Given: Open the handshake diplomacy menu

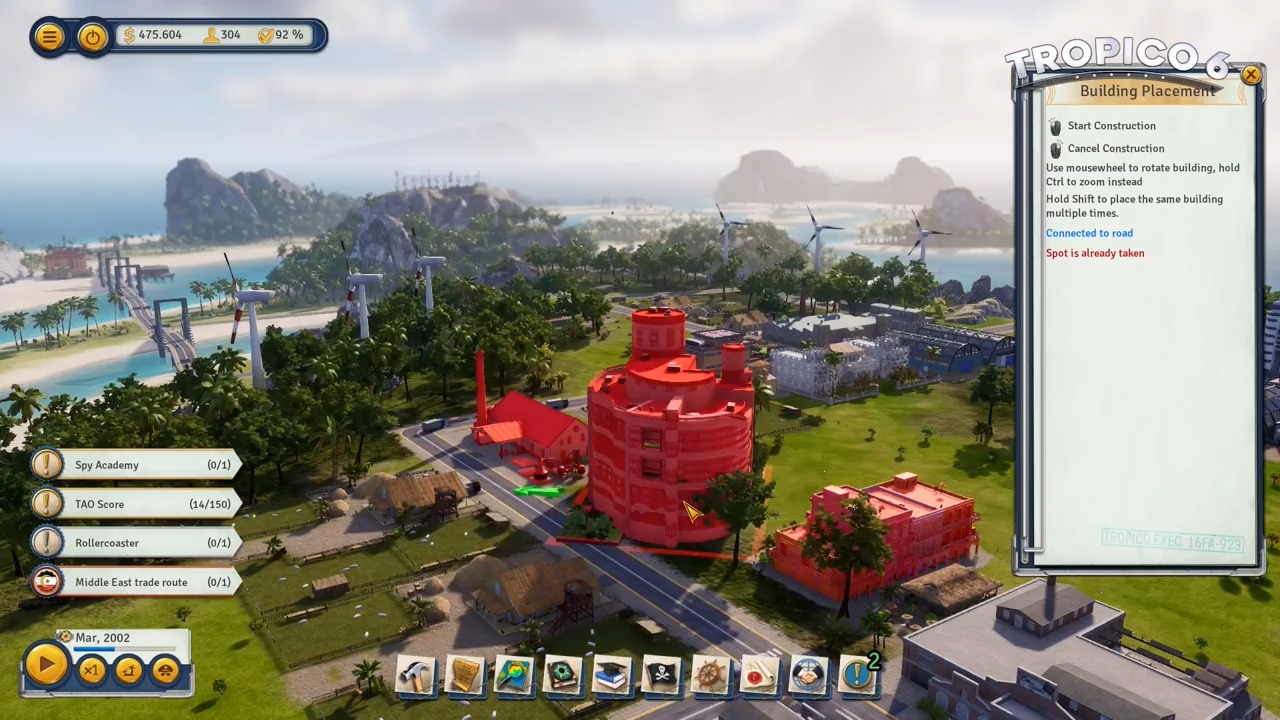Looking at the screenshot, I should click(808, 675).
